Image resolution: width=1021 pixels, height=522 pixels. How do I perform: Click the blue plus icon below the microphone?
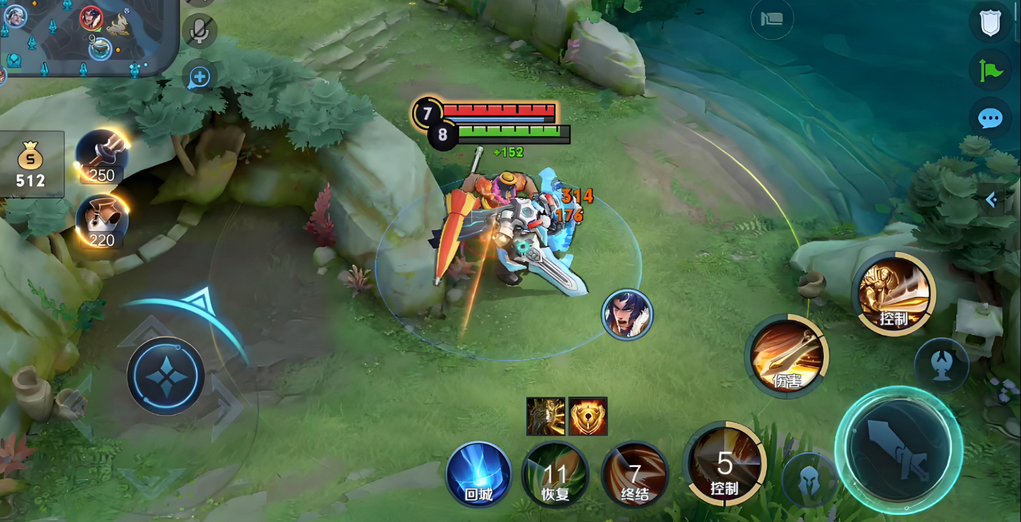click(200, 77)
